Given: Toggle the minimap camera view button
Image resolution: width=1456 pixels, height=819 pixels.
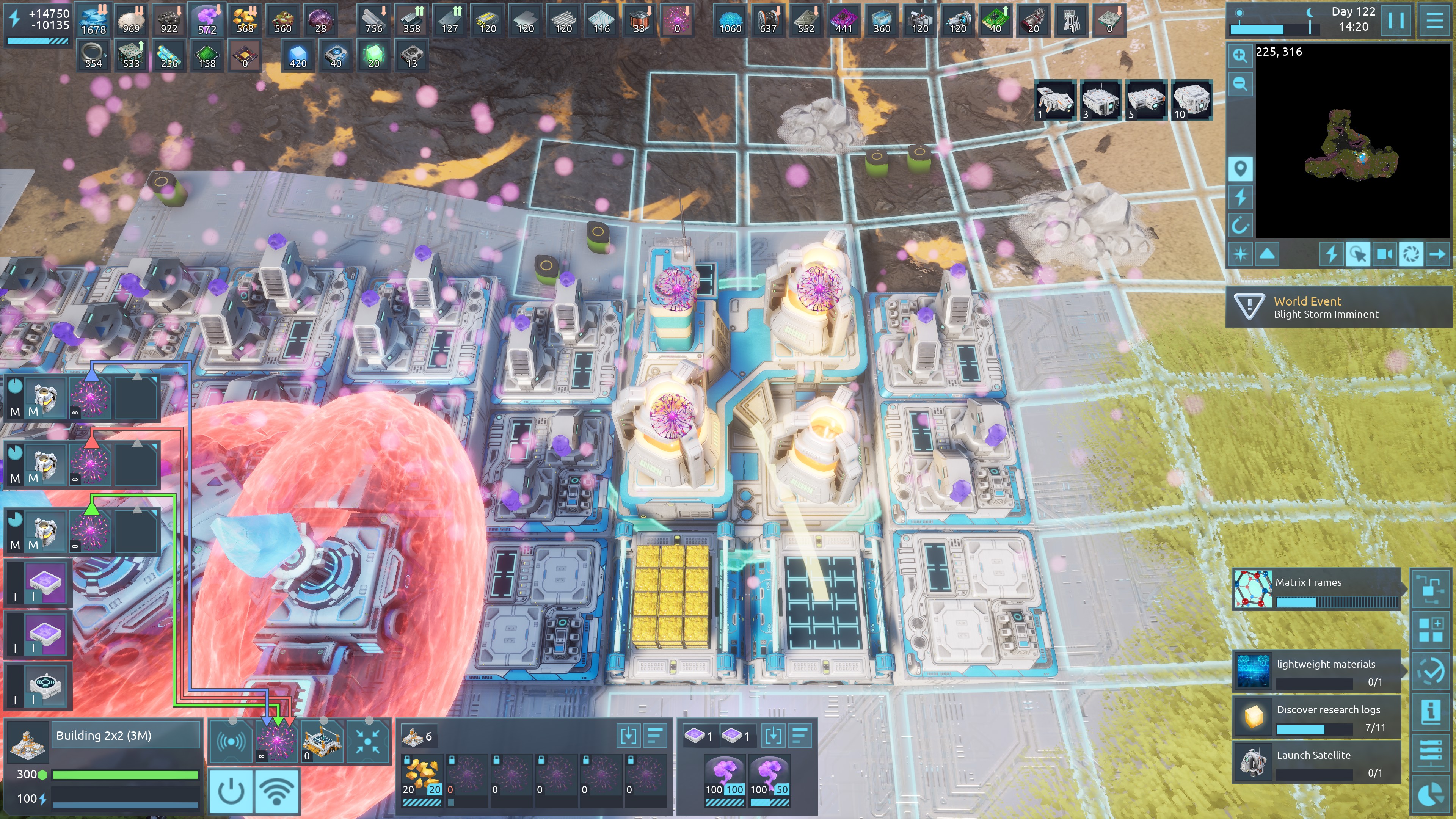Looking at the screenshot, I should (1384, 254).
